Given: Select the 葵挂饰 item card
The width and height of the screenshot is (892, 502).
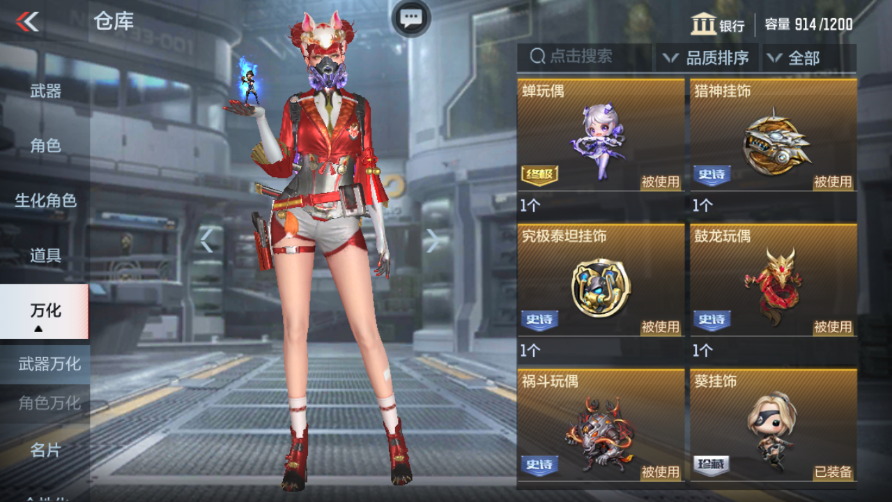Looking at the screenshot, I should [773, 426].
